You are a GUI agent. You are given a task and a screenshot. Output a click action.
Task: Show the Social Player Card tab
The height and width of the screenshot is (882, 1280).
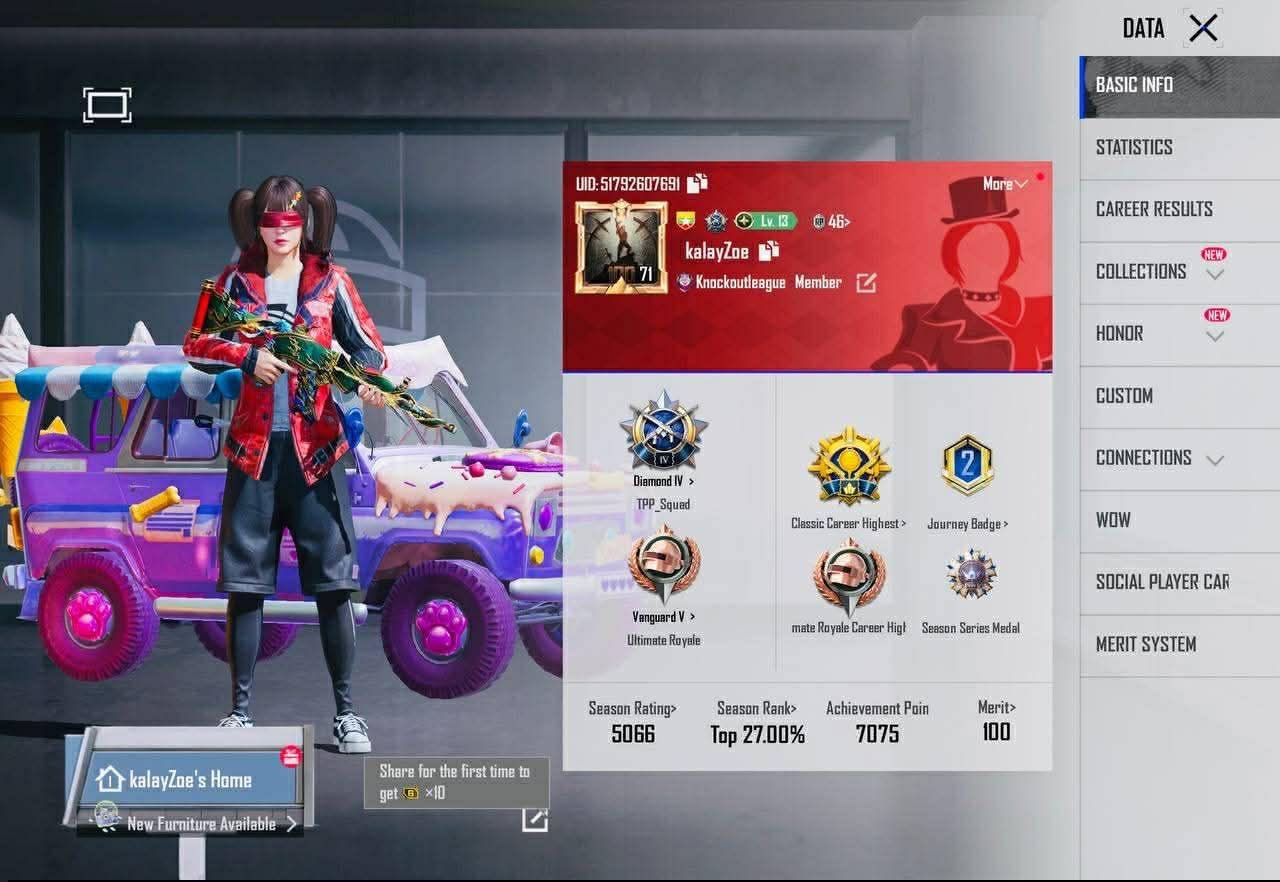1162,582
